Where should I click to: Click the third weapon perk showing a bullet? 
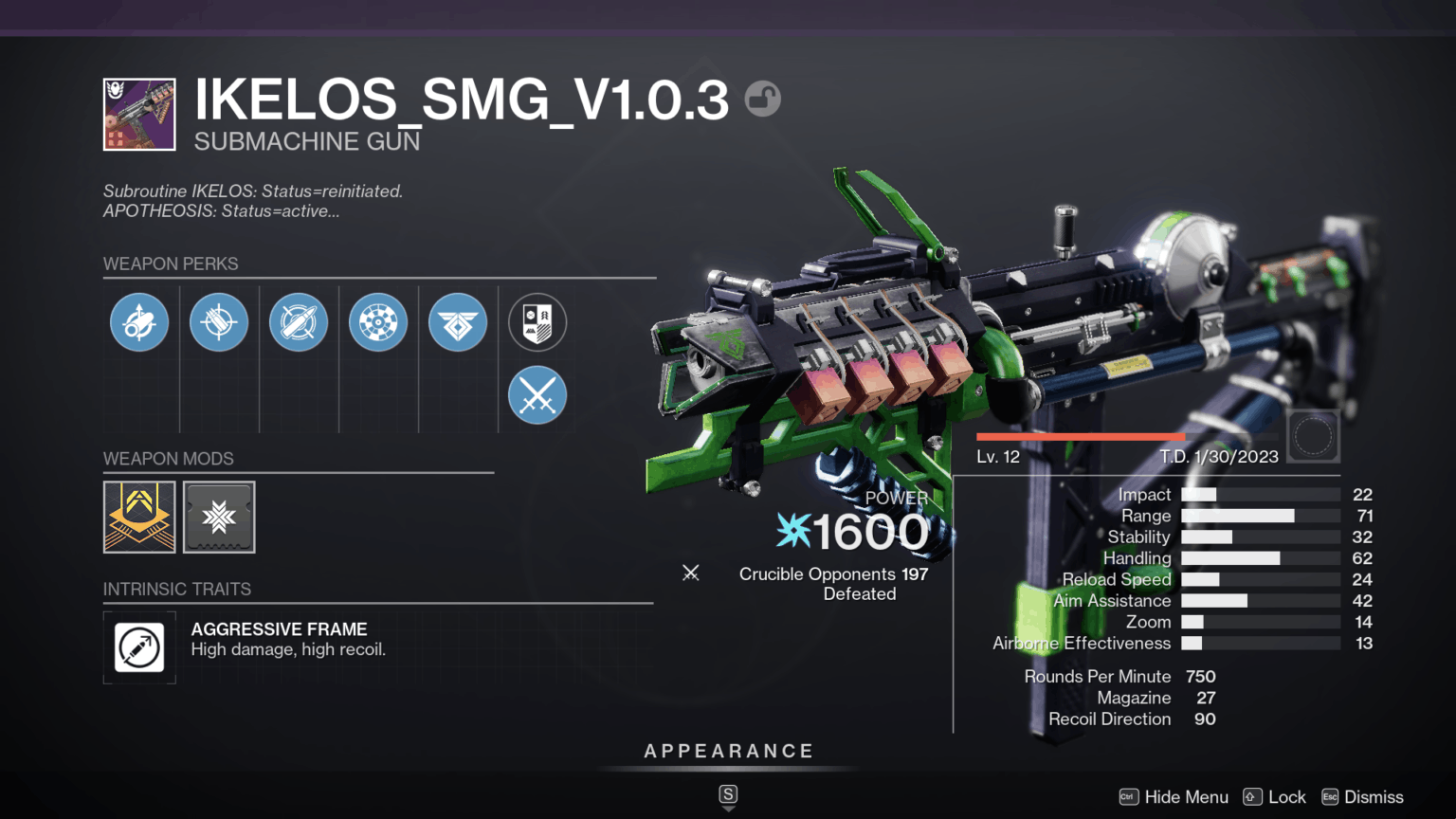pos(299,322)
